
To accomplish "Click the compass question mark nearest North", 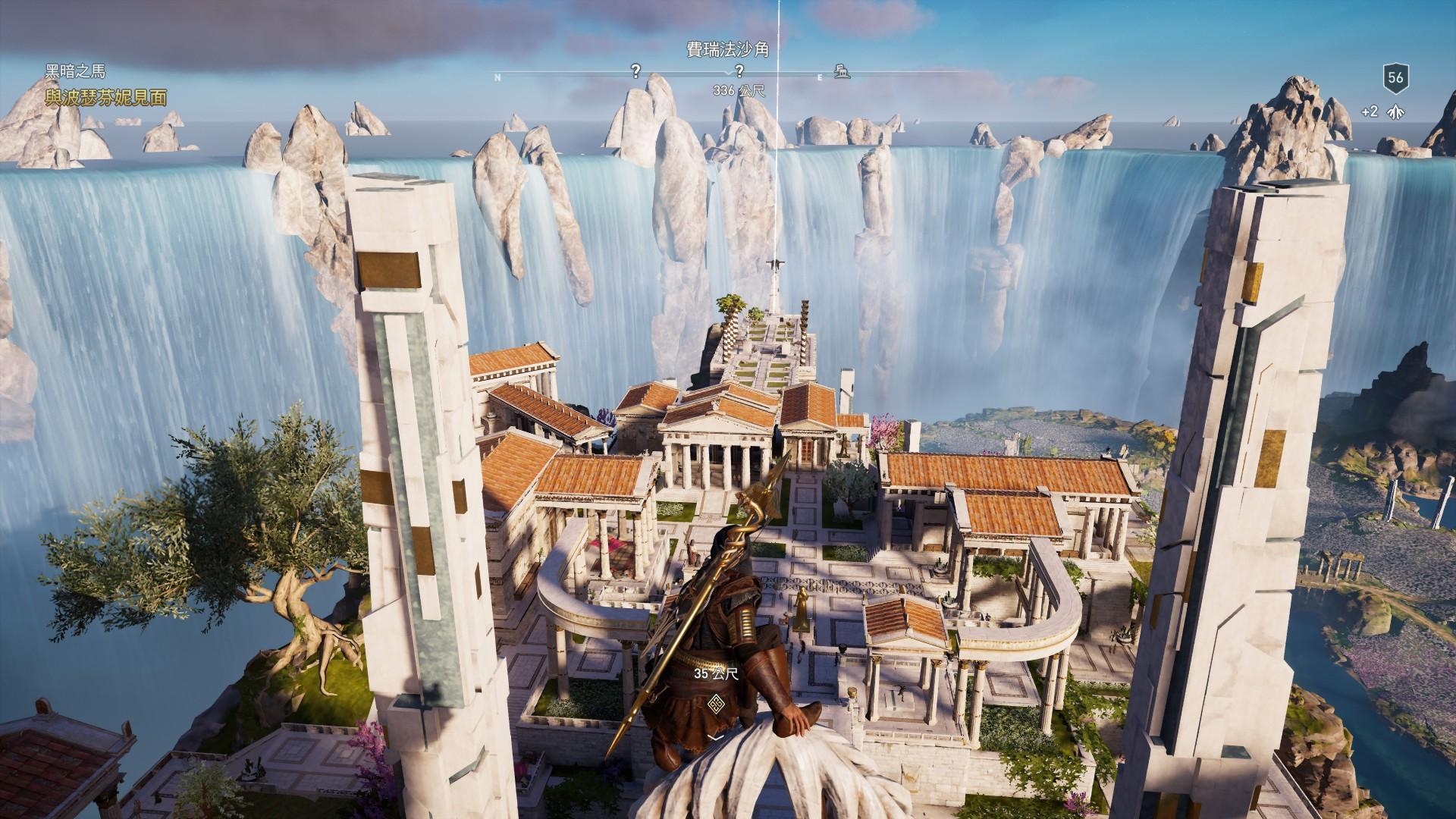I will point(635,71).
